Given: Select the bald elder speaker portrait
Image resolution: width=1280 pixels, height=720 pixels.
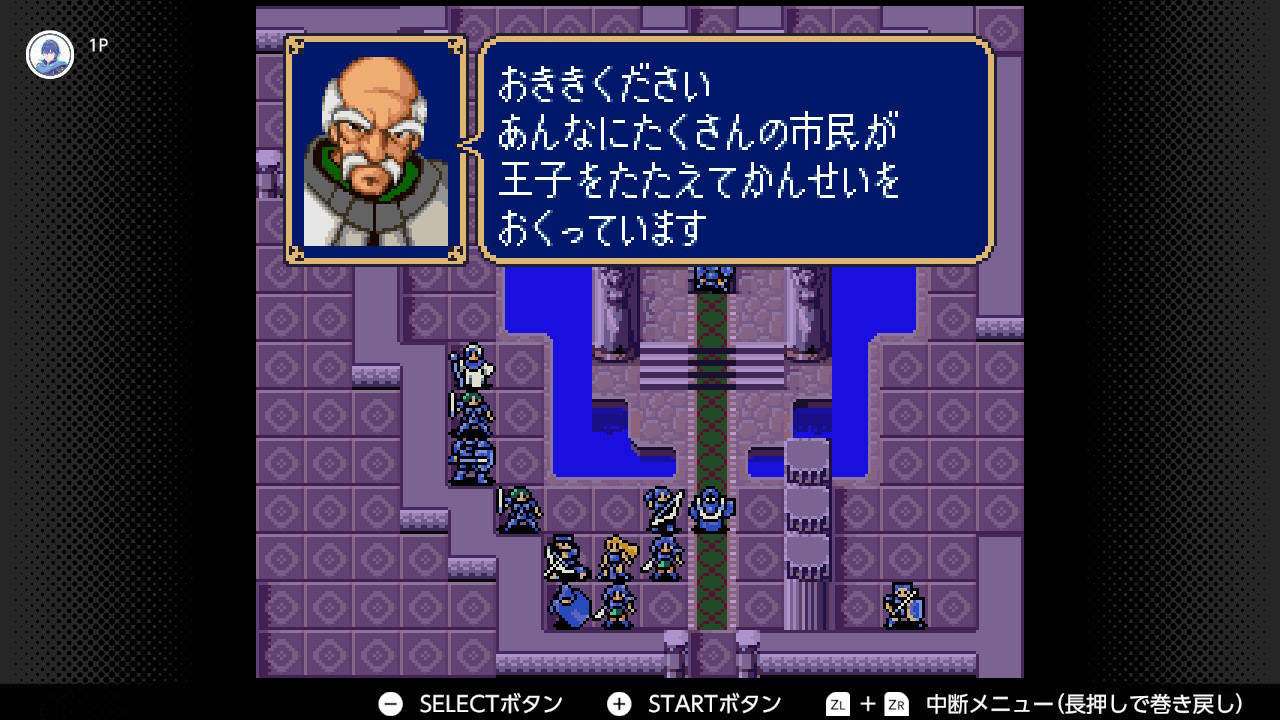Looking at the screenshot, I should tap(376, 151).
